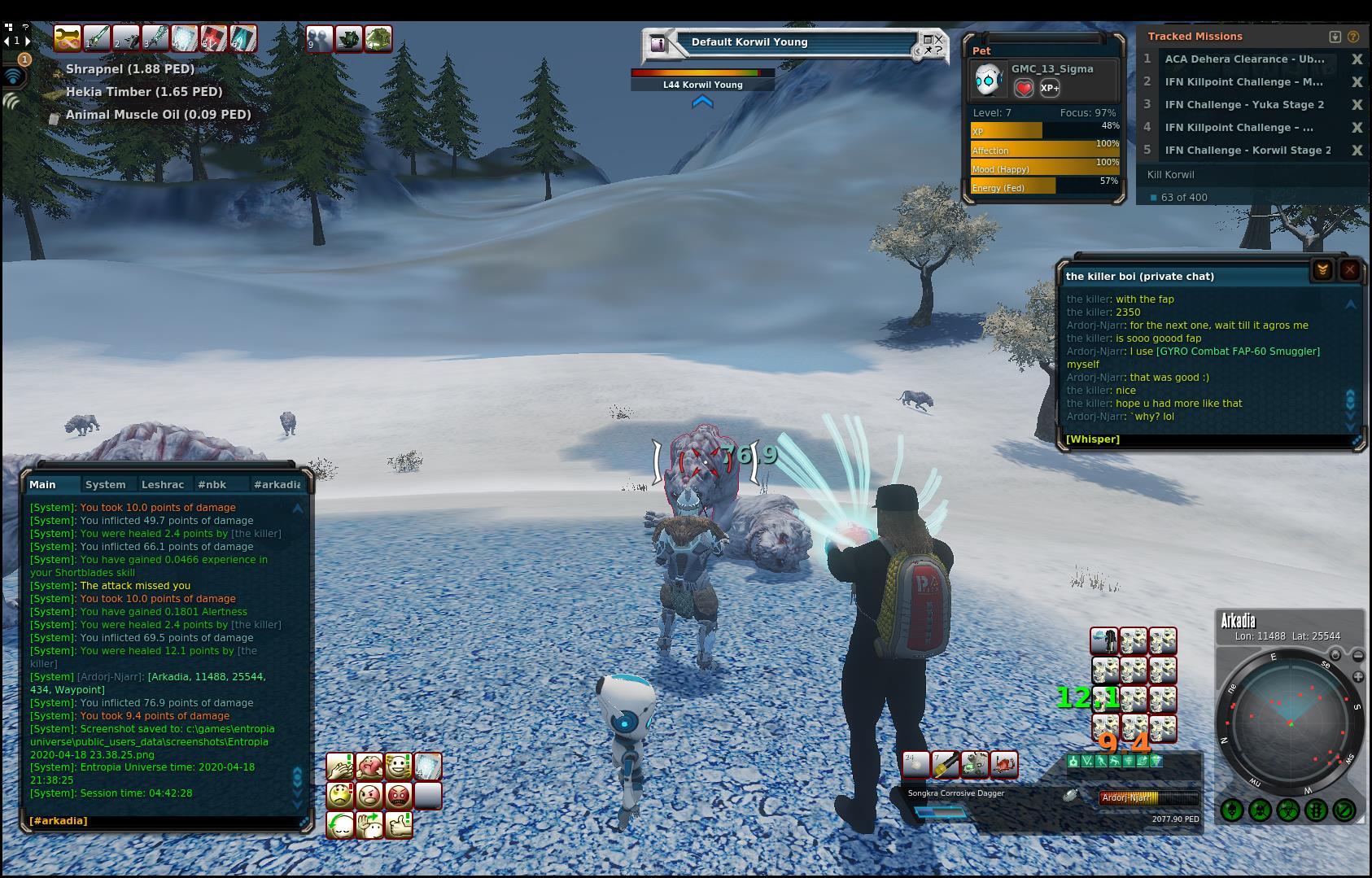
Task: Click the laughing smiley emote icon
Action: 399,767
